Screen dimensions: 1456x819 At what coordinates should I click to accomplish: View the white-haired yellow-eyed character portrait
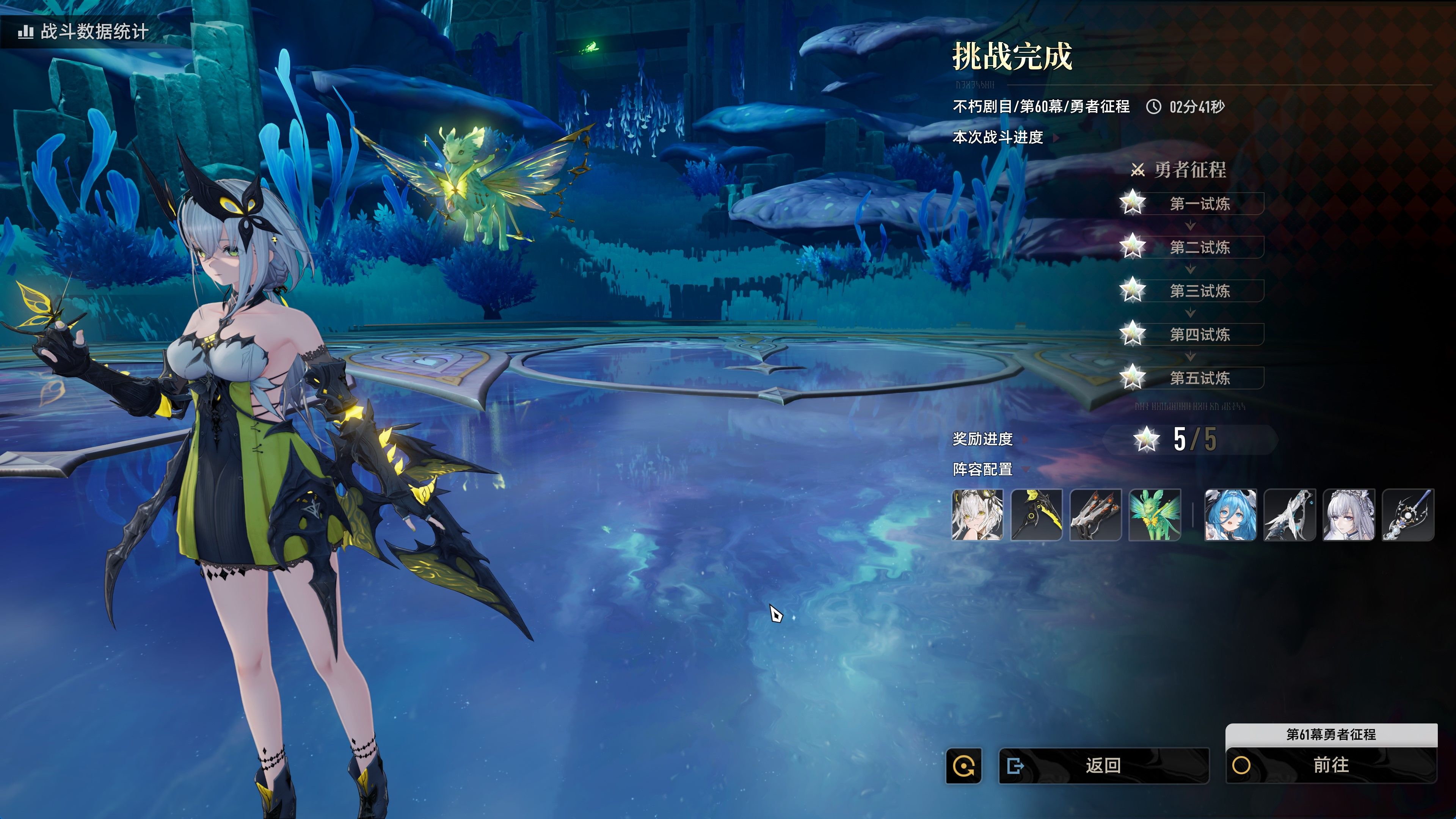click(x=978, y=515)
